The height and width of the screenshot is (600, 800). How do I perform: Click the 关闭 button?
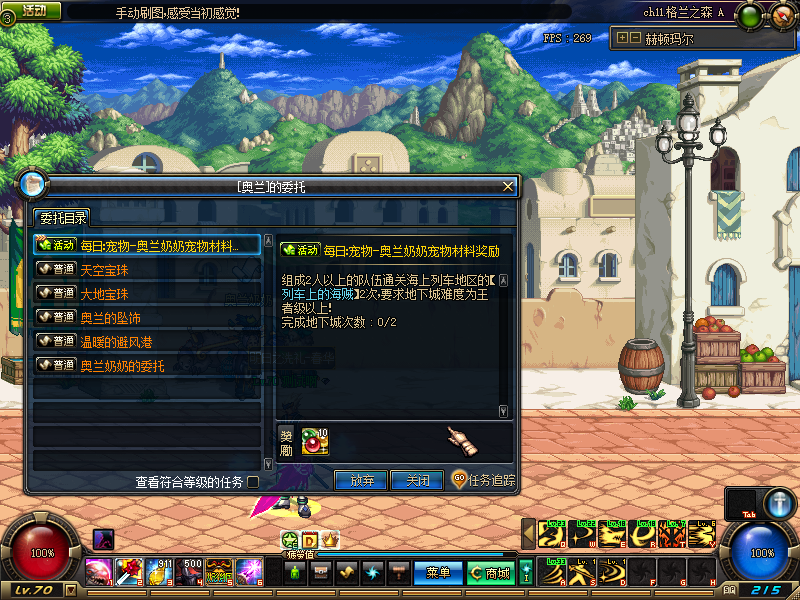pos(416,481)
